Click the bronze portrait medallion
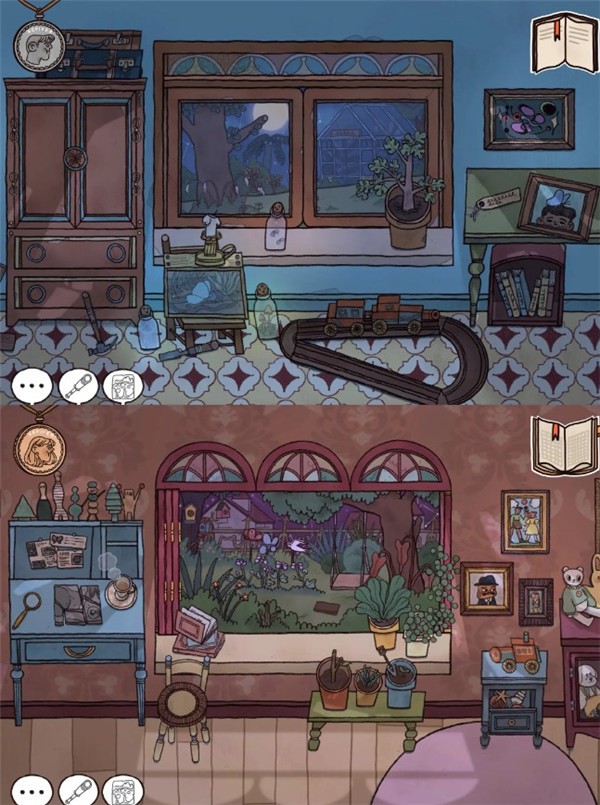 click(39, 446)
